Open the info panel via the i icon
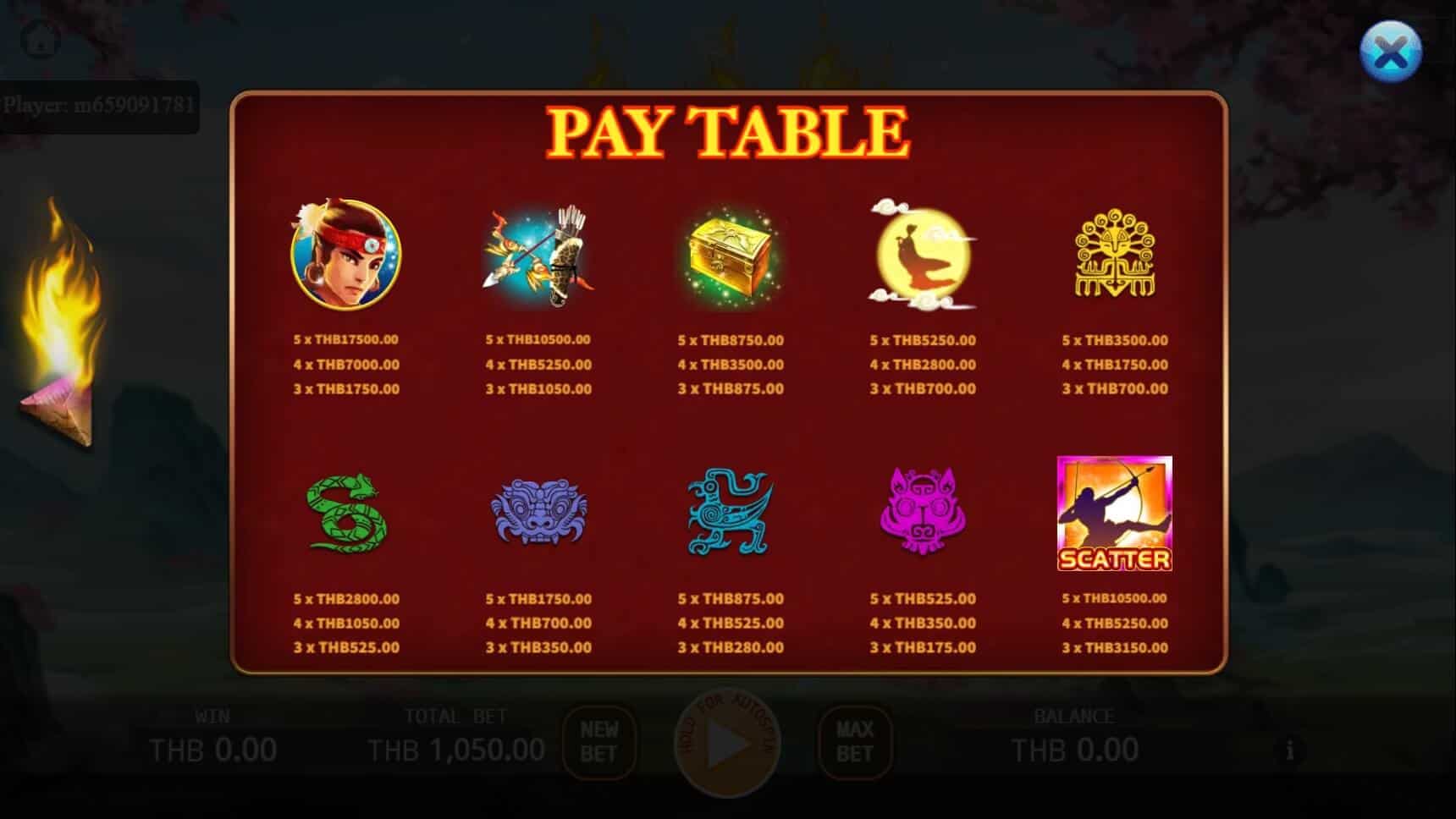This screenshot has height=819, width=1456. (1289, 750)
